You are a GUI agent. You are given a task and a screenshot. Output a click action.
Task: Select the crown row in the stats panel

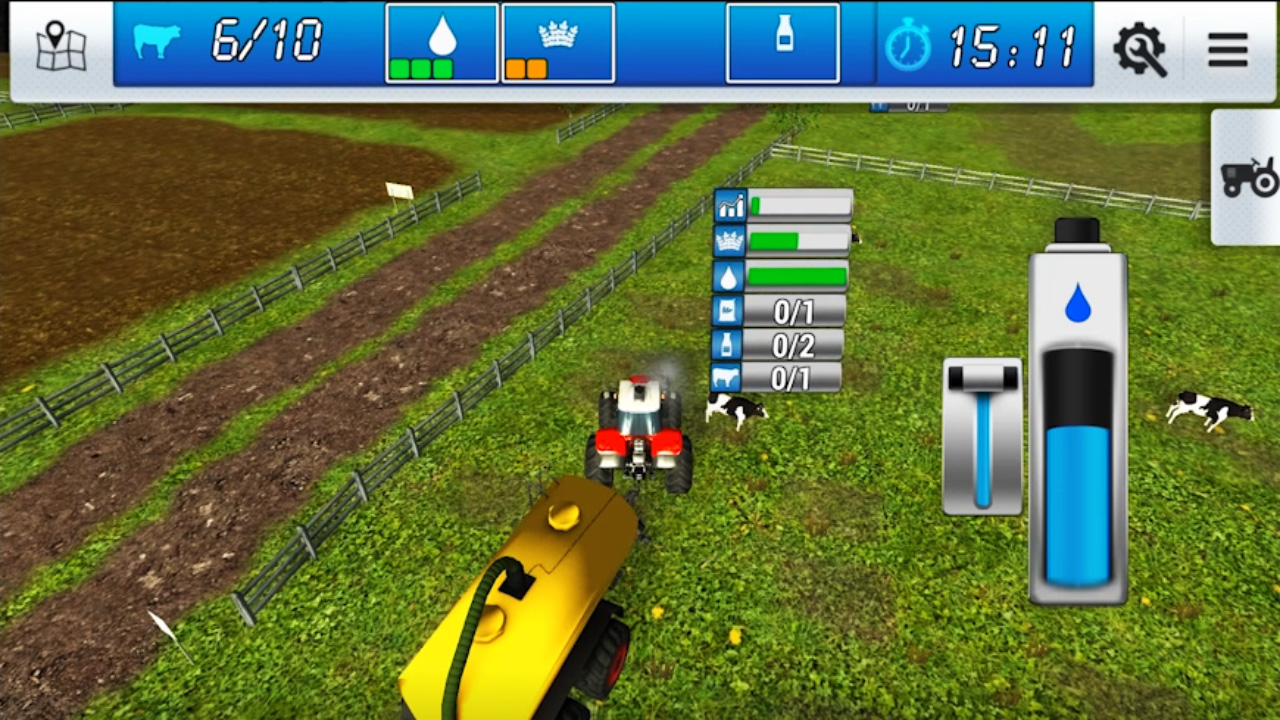coord(729,241)
